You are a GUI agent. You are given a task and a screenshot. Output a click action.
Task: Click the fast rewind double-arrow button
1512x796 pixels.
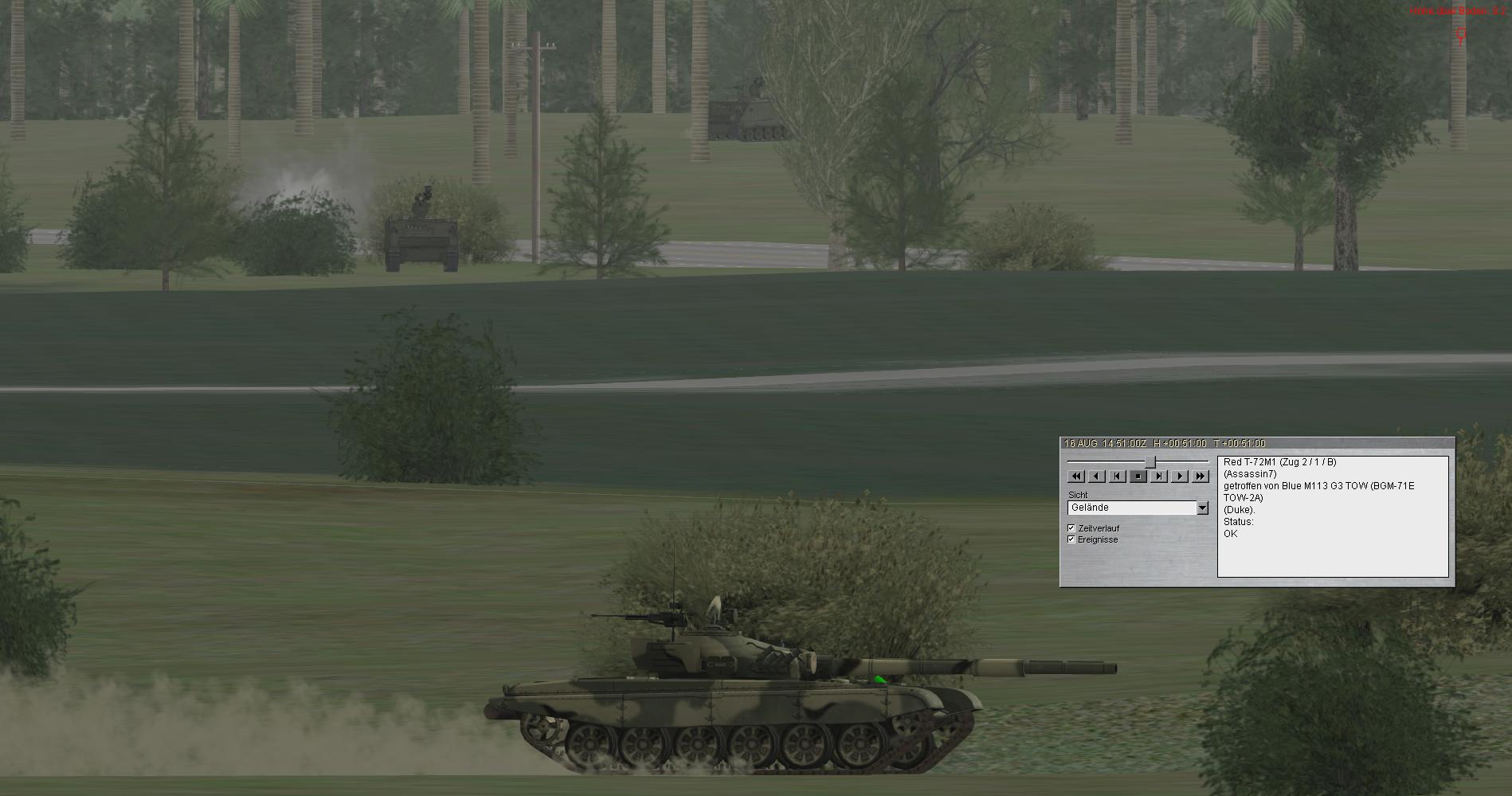1075,476
